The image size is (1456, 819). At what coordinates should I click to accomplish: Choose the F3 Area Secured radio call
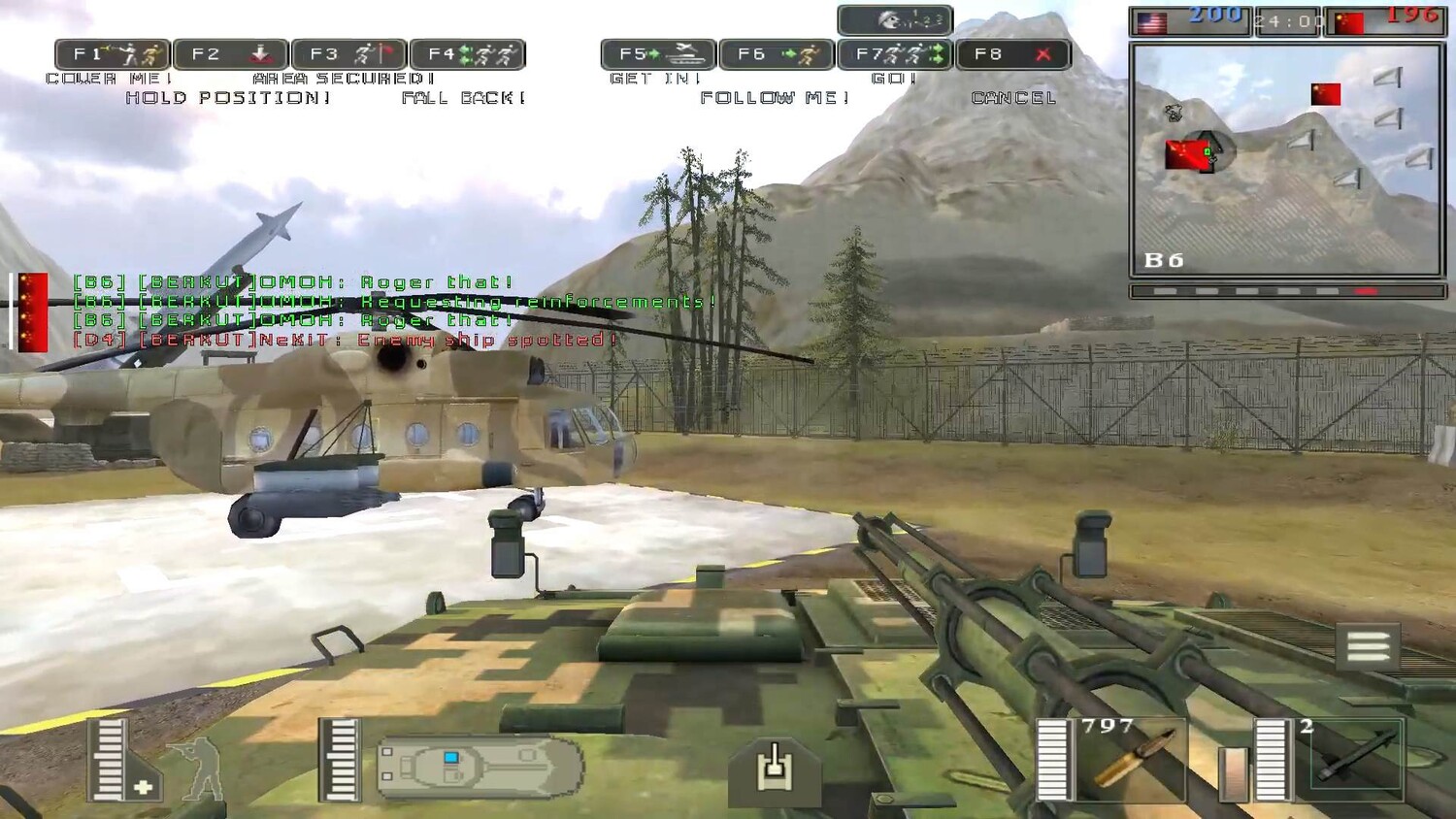[x=349, y=54]
